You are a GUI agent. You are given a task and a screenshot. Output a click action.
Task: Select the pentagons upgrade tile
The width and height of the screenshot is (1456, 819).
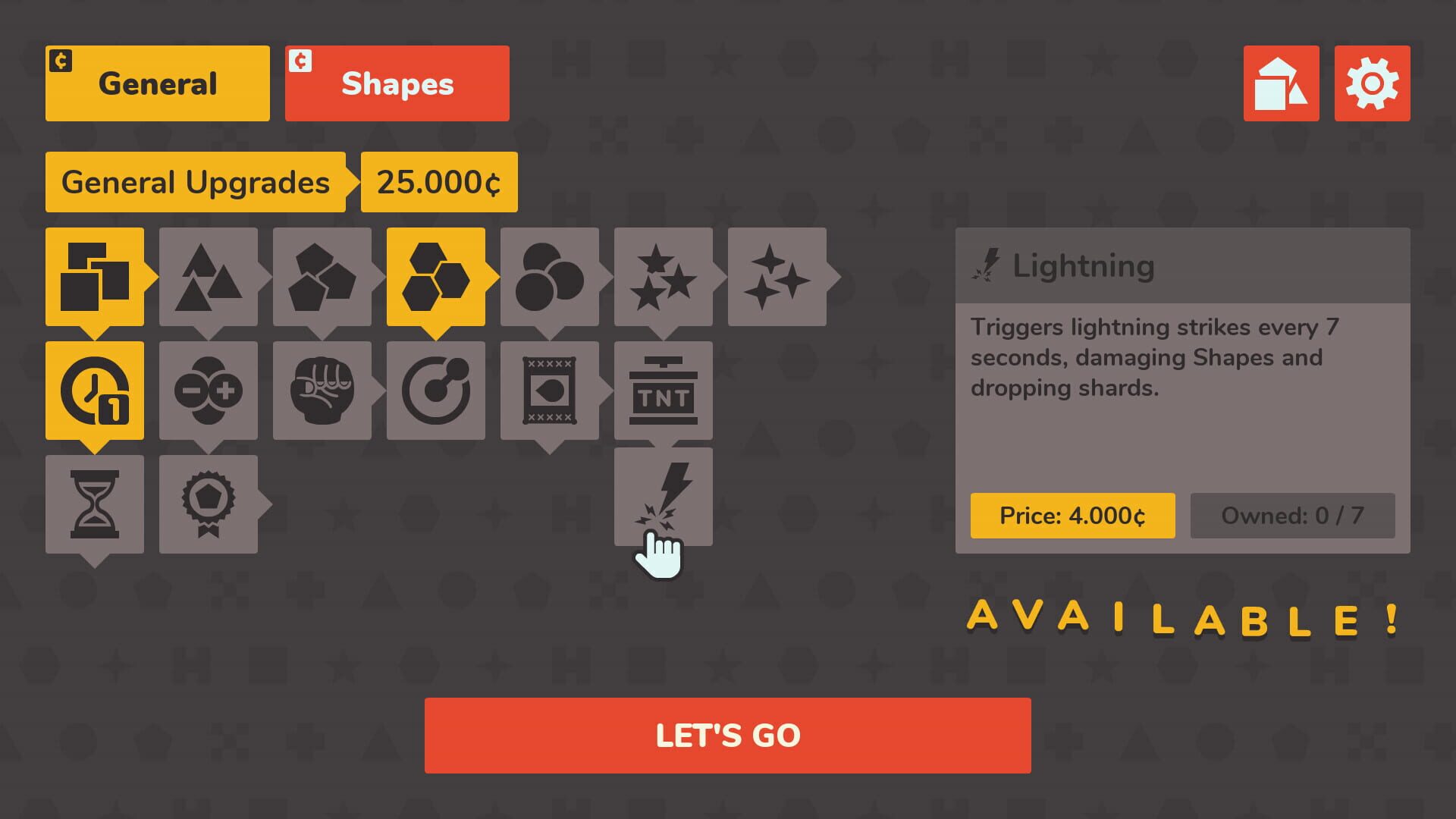322,277
